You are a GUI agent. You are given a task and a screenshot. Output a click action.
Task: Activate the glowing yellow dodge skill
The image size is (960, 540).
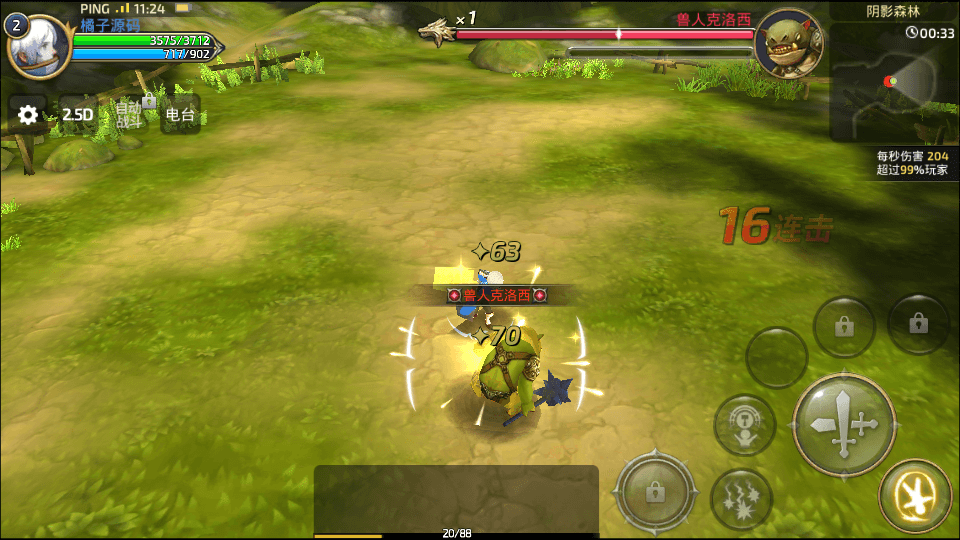pyautogui.click(x=914, y=494)
